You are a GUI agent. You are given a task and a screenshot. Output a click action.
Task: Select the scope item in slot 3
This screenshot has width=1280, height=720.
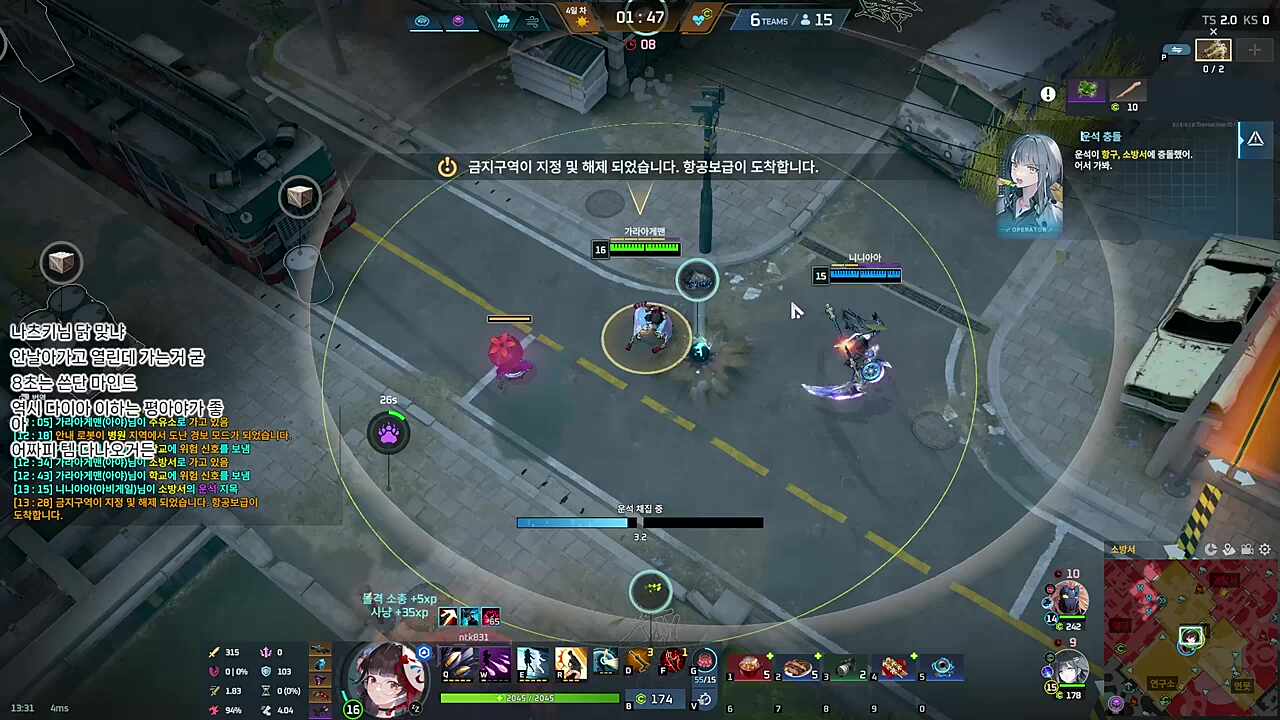click(845, 665)
